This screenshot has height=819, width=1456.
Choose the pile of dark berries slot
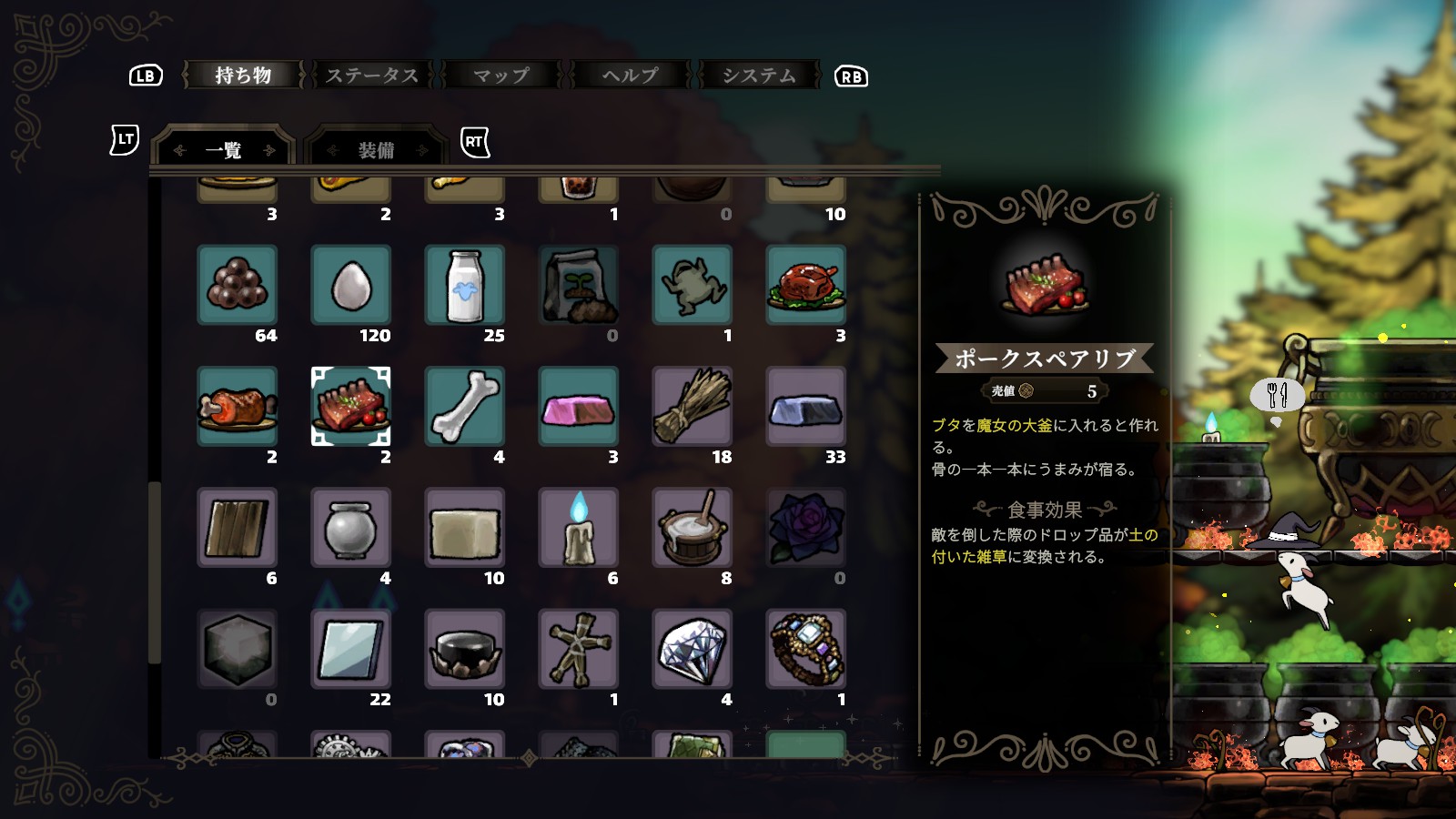238,285
